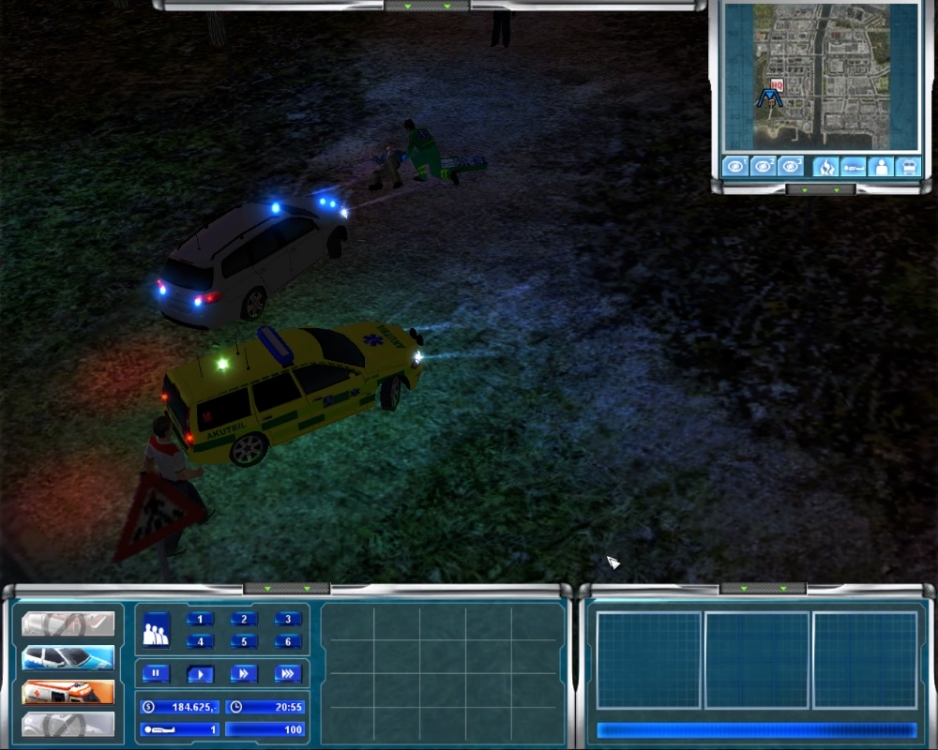Select the police vehicle category
This screenshot has height=750, width=938.
coord(68,658)
